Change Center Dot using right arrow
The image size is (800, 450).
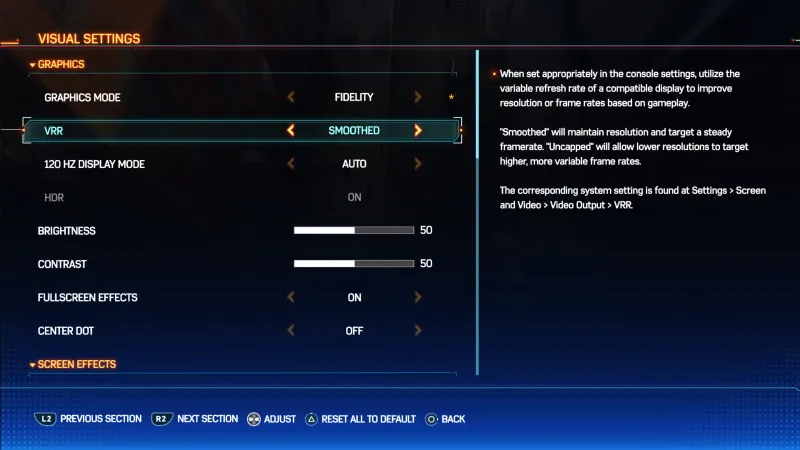[418, 331]
